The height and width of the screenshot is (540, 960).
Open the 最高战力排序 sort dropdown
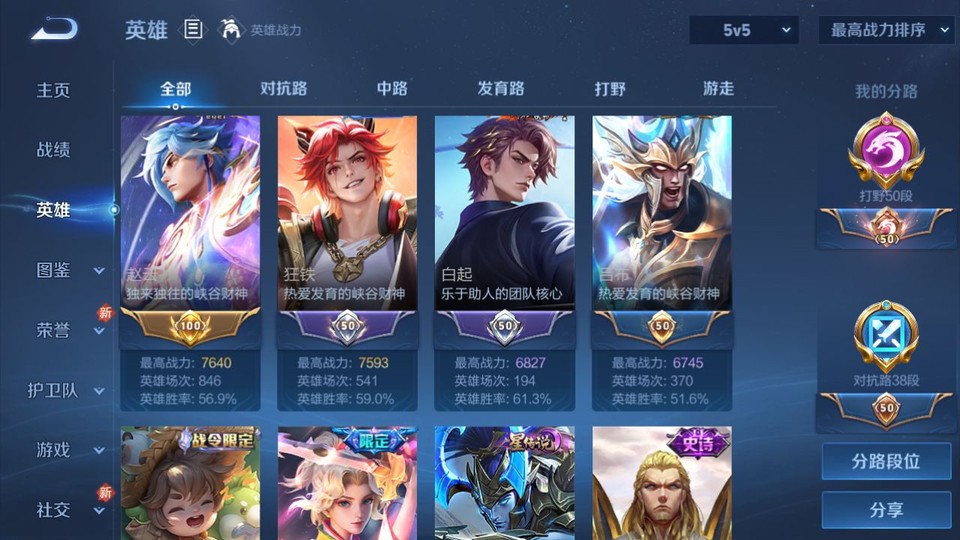point(886,30)
